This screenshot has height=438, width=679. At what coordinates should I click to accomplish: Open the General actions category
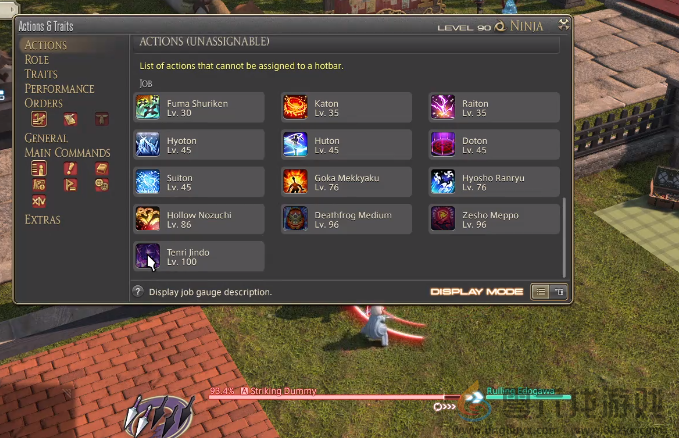pos(46,138)
